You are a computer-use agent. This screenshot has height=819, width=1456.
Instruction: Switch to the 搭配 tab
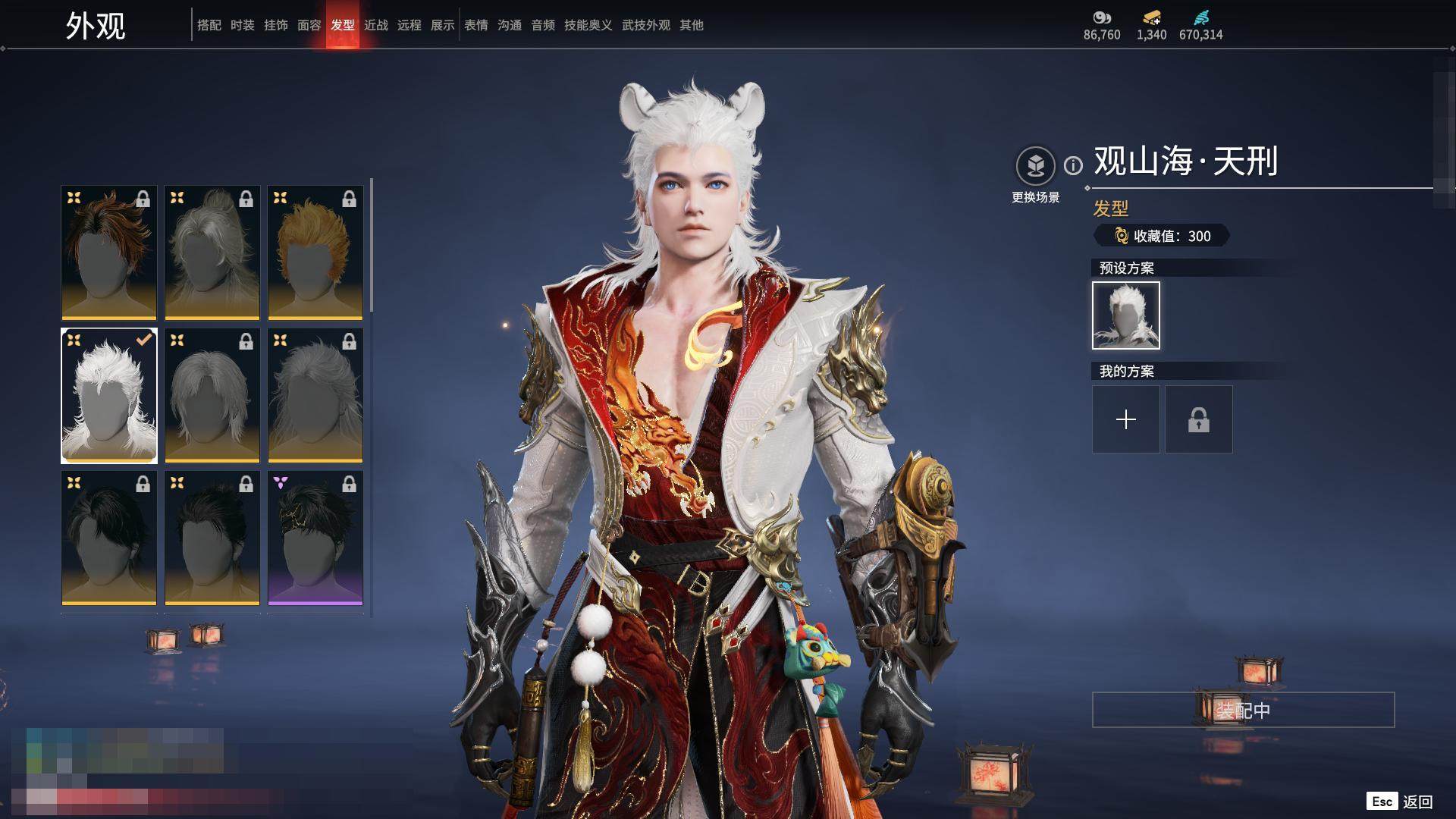coord(209,25)
